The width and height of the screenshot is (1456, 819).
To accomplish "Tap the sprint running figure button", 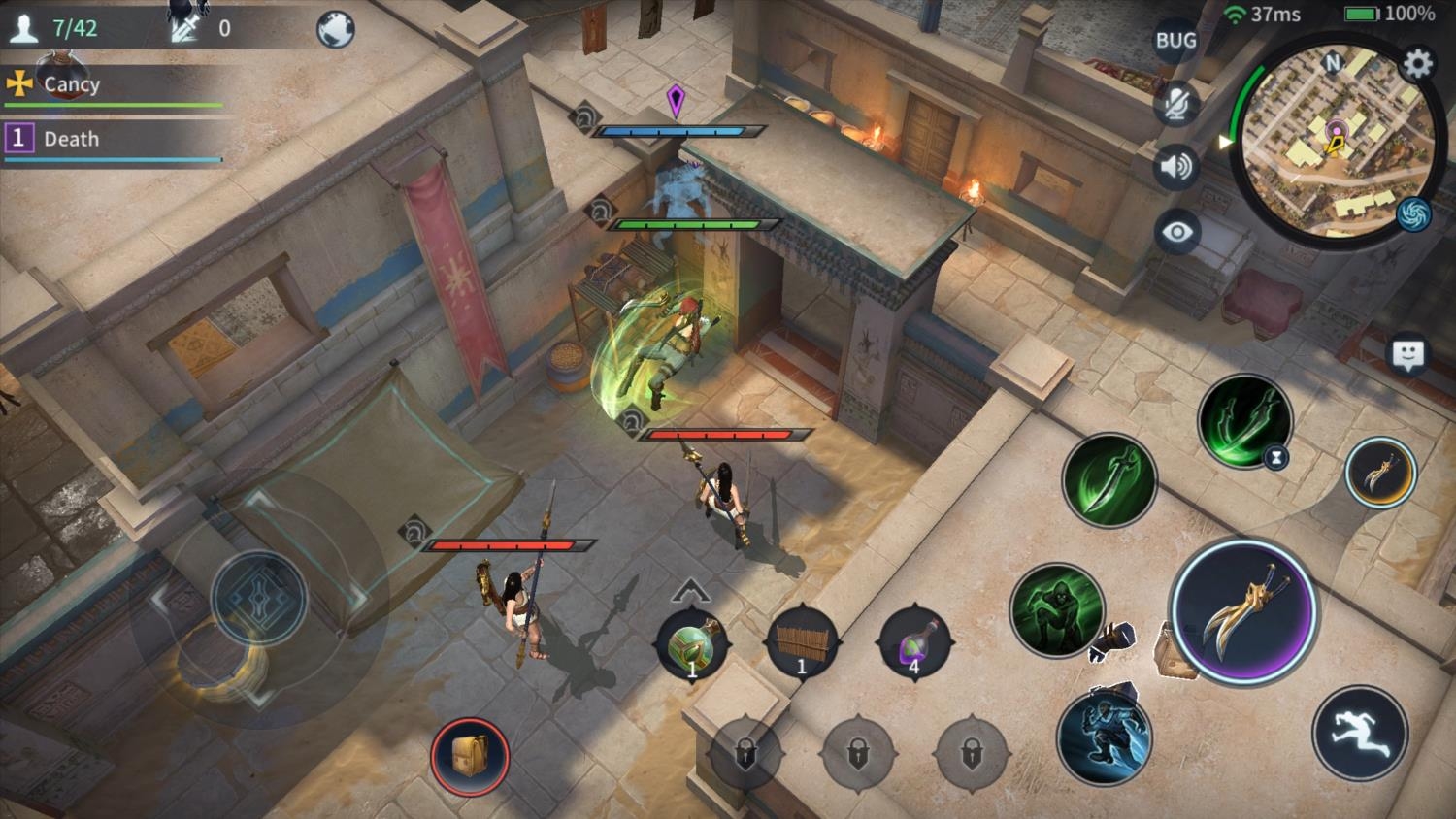I will click(1359, 734).
